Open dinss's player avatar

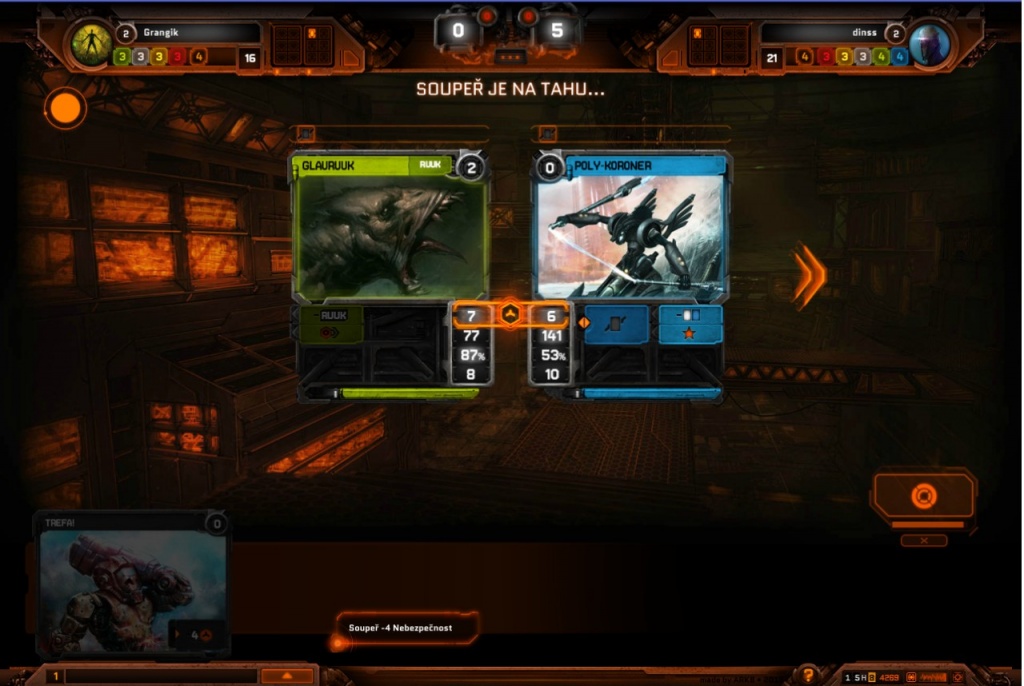point(930,45)
